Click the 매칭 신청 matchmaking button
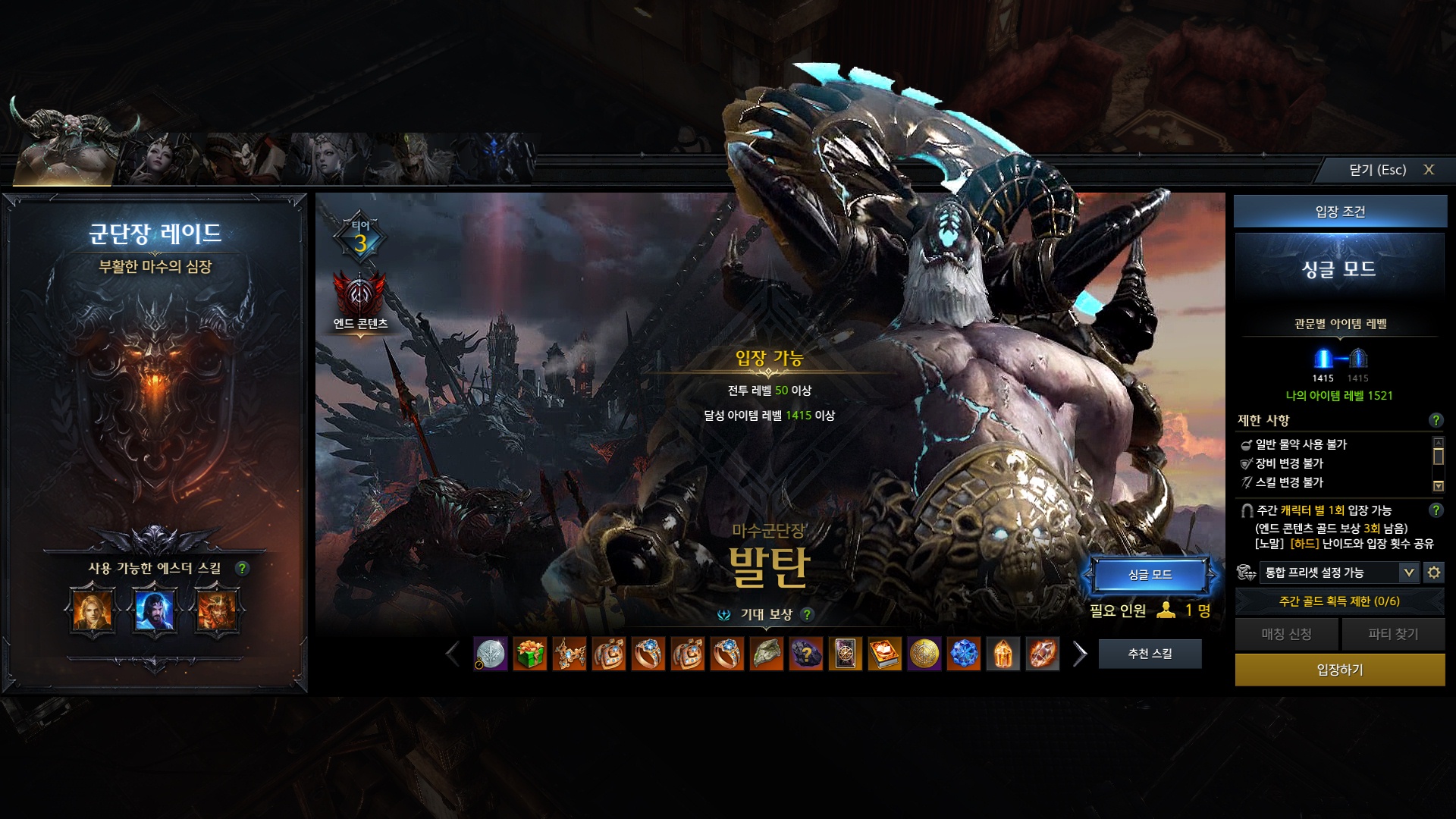Image resolution: width=1456 pixels, height=819 pixels. [x=1286, y=634]
